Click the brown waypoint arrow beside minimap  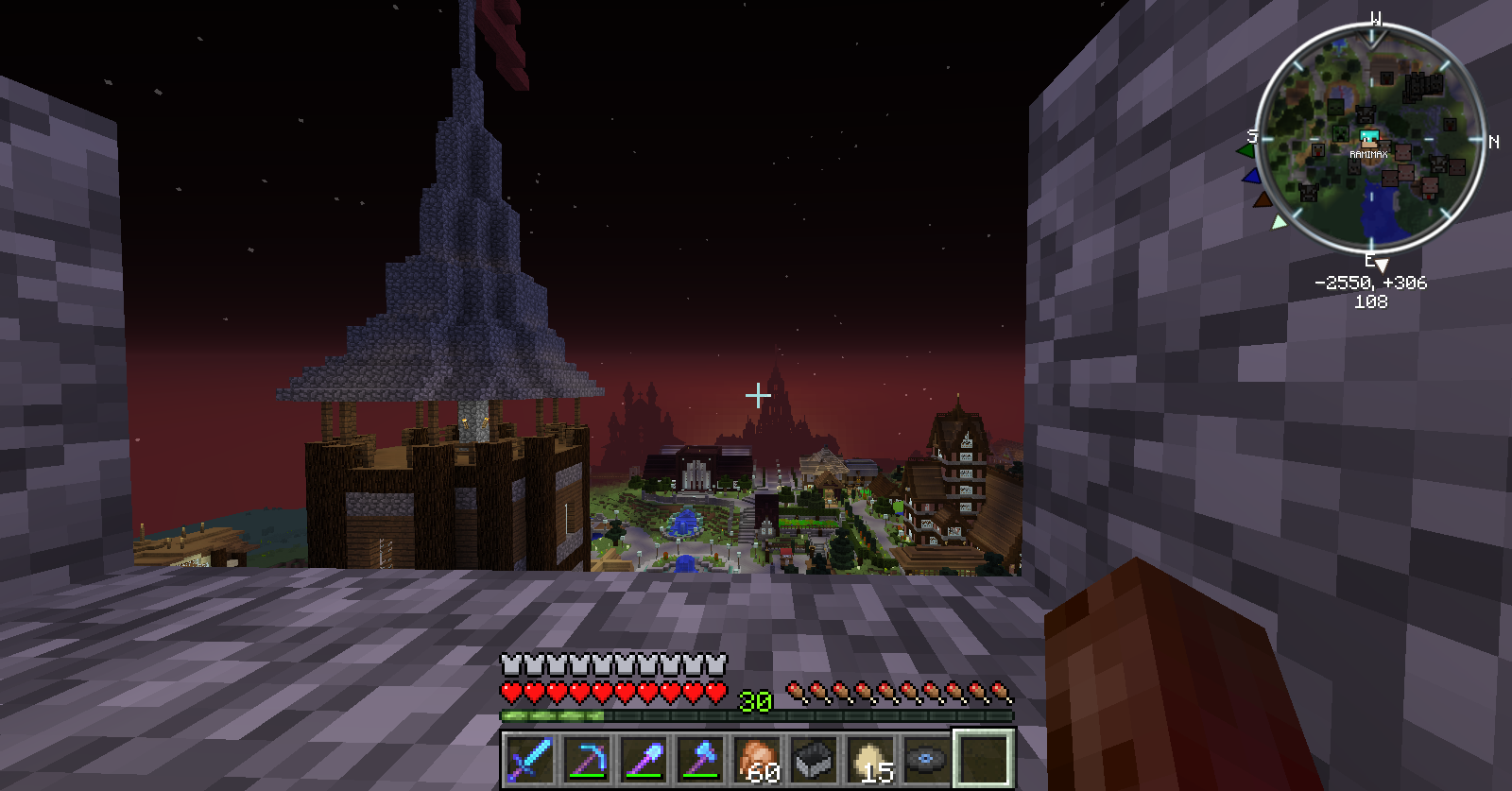pyautogui.click(x=1262, y=199)
